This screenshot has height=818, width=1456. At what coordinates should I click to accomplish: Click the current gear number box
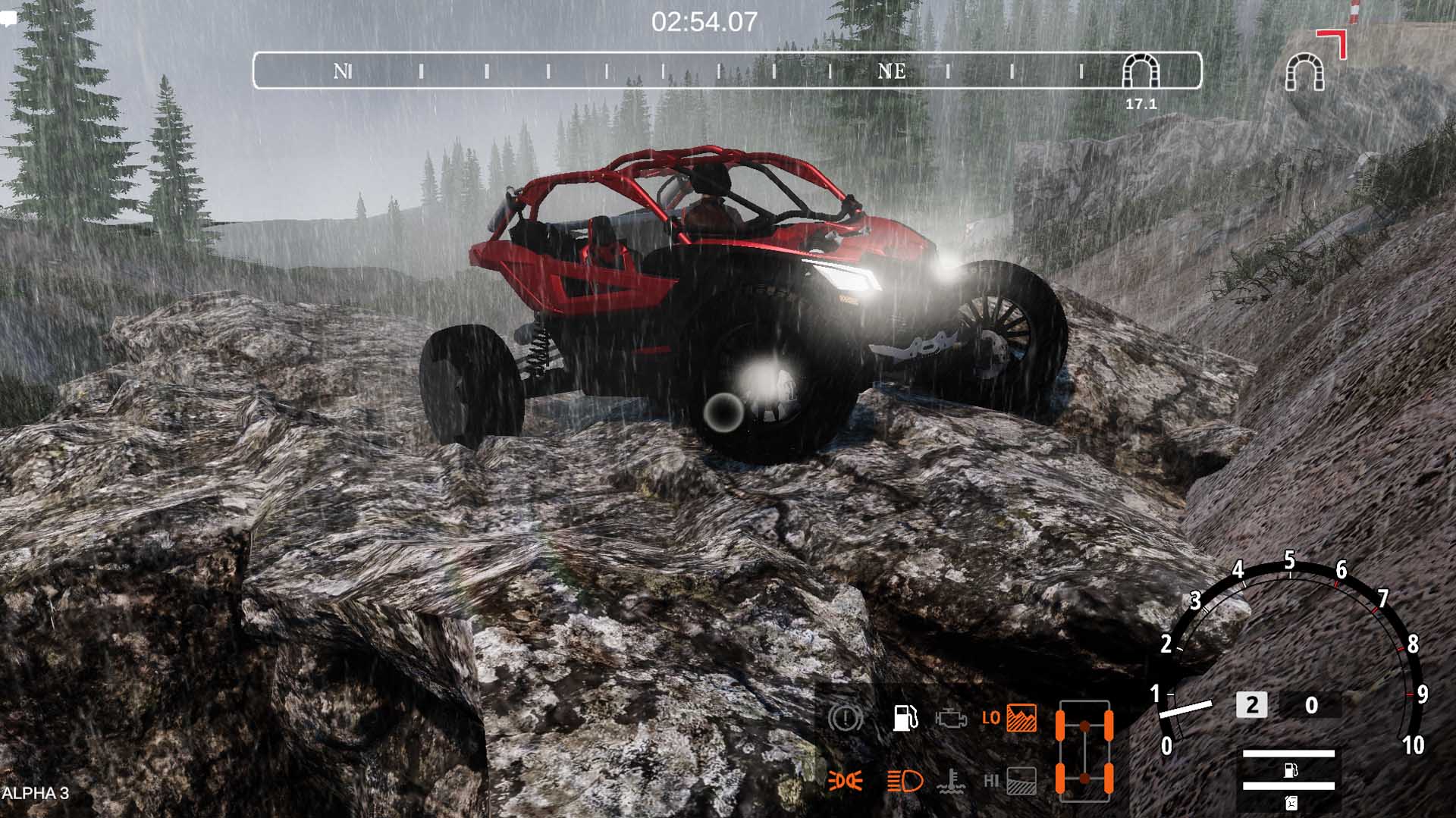pyautogui.click(x=1251, y=705)
